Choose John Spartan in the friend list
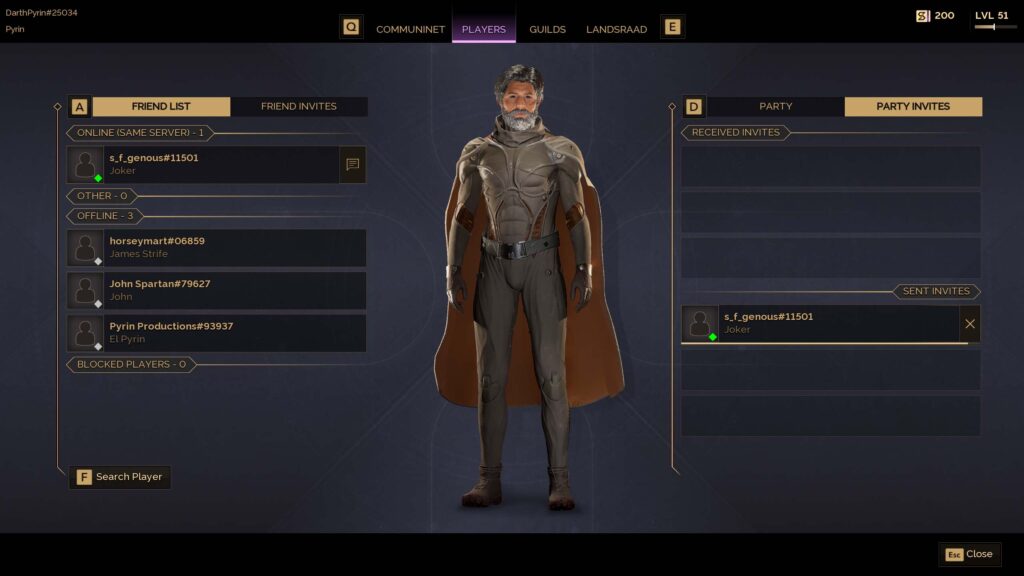 (220, 290)
